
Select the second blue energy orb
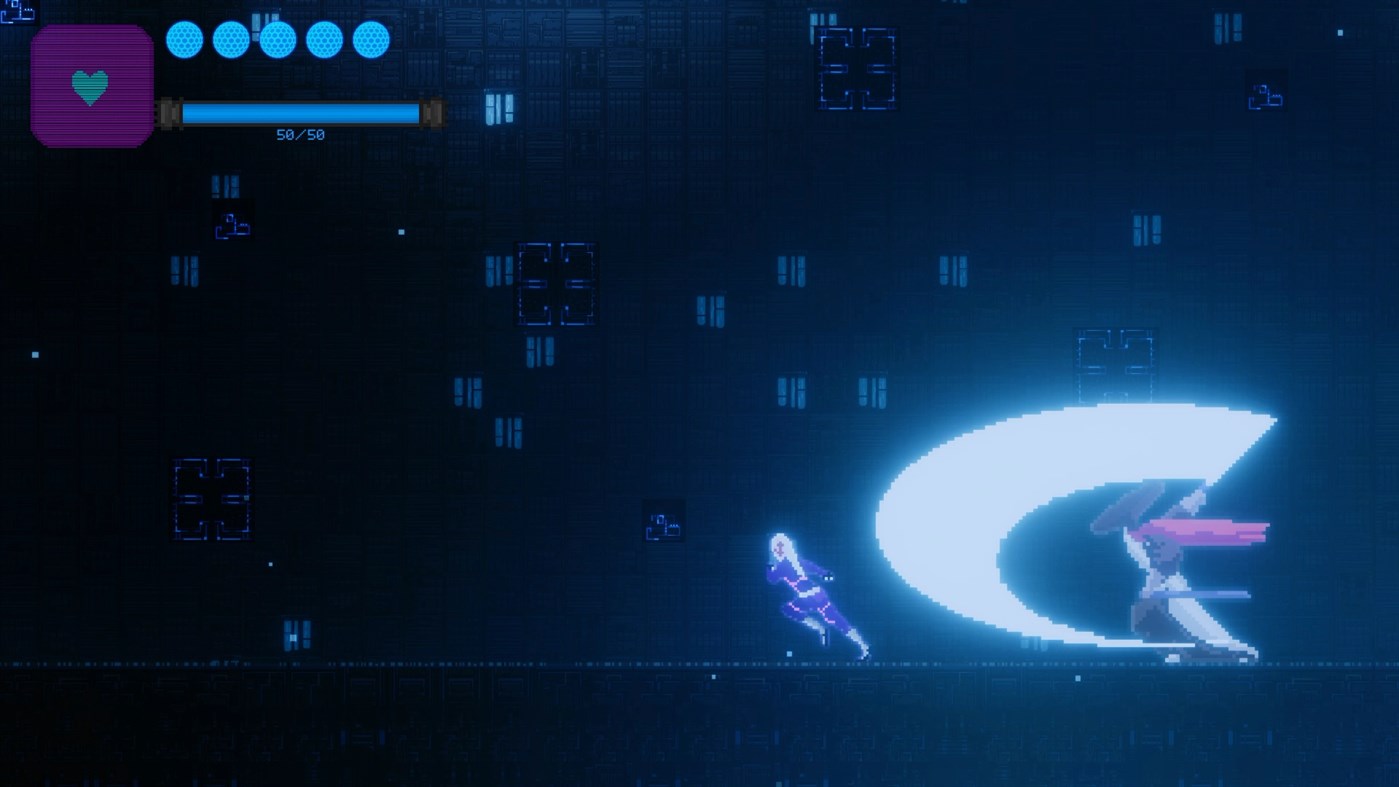pyautogui.click(x=231, y=40)
